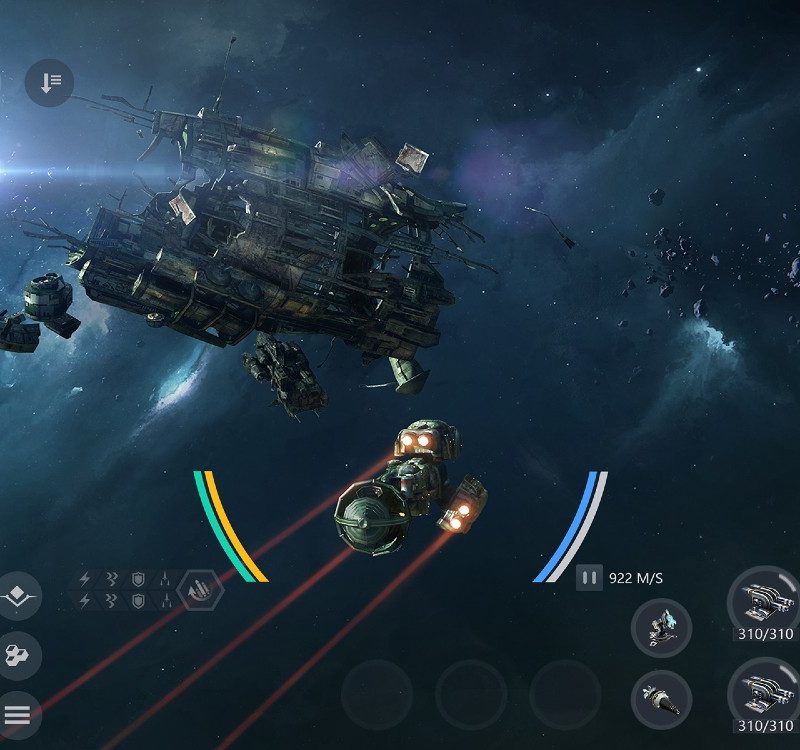Activate the cone-shaped thruster module
Viewport: 800px width, 750px height.
(661, 699)
